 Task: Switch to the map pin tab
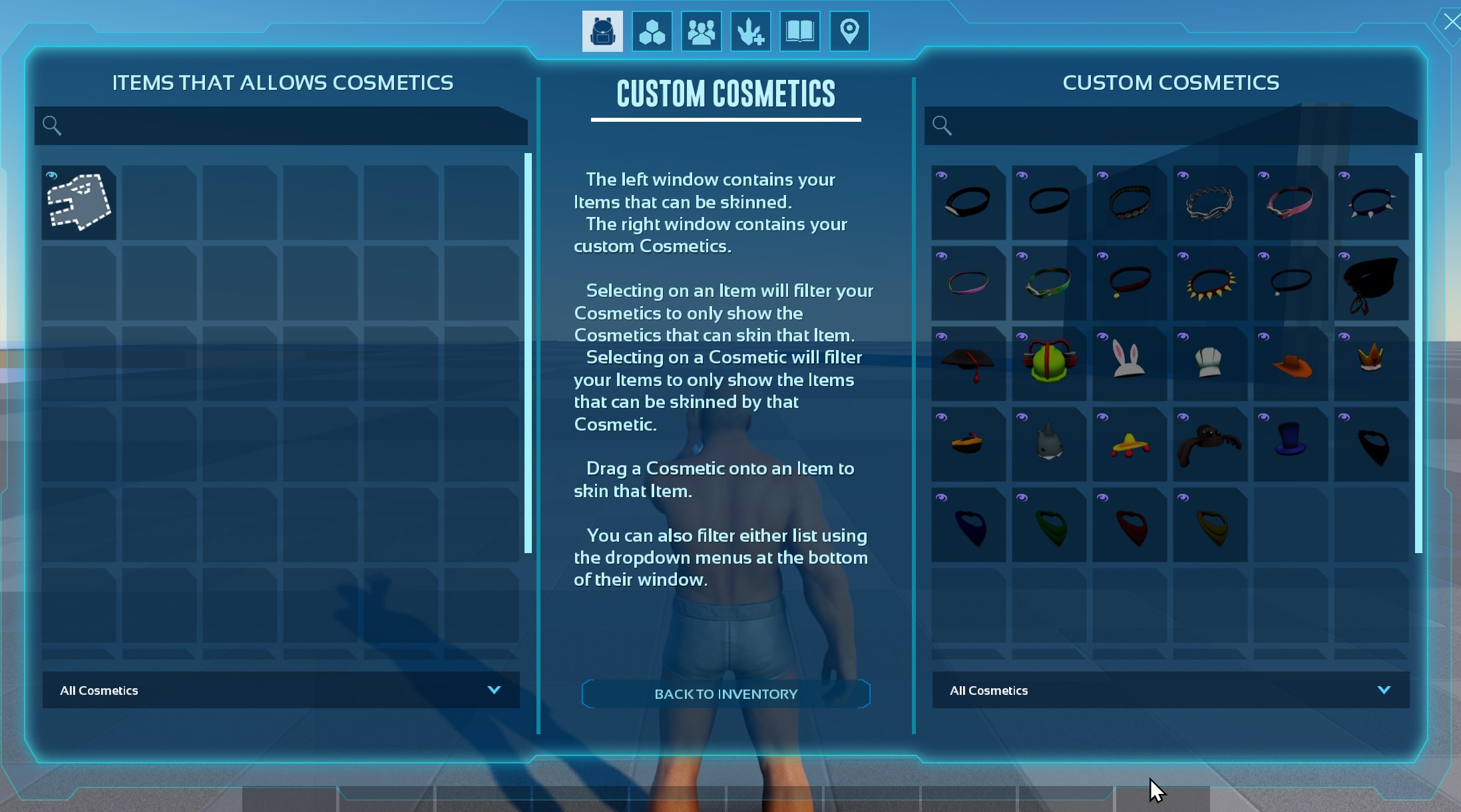tap(849, 31)
